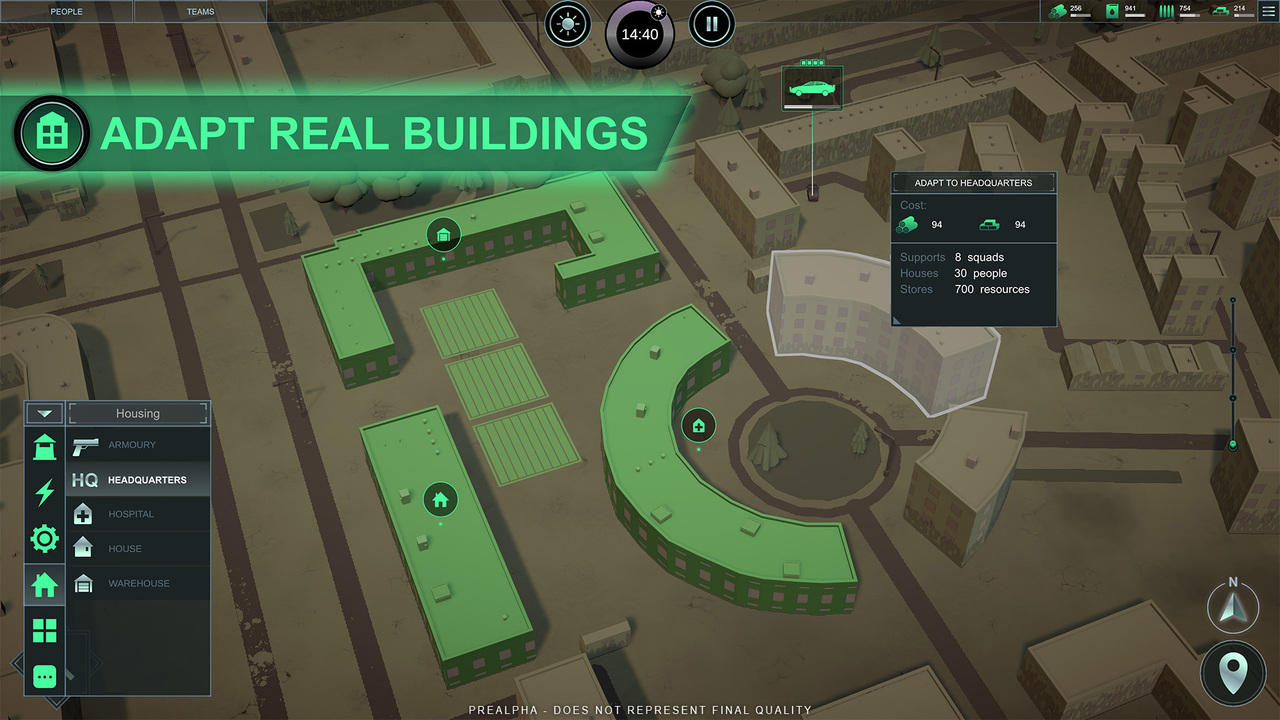
Task: Switch to the Teams tab
Action: coord(200,12)
